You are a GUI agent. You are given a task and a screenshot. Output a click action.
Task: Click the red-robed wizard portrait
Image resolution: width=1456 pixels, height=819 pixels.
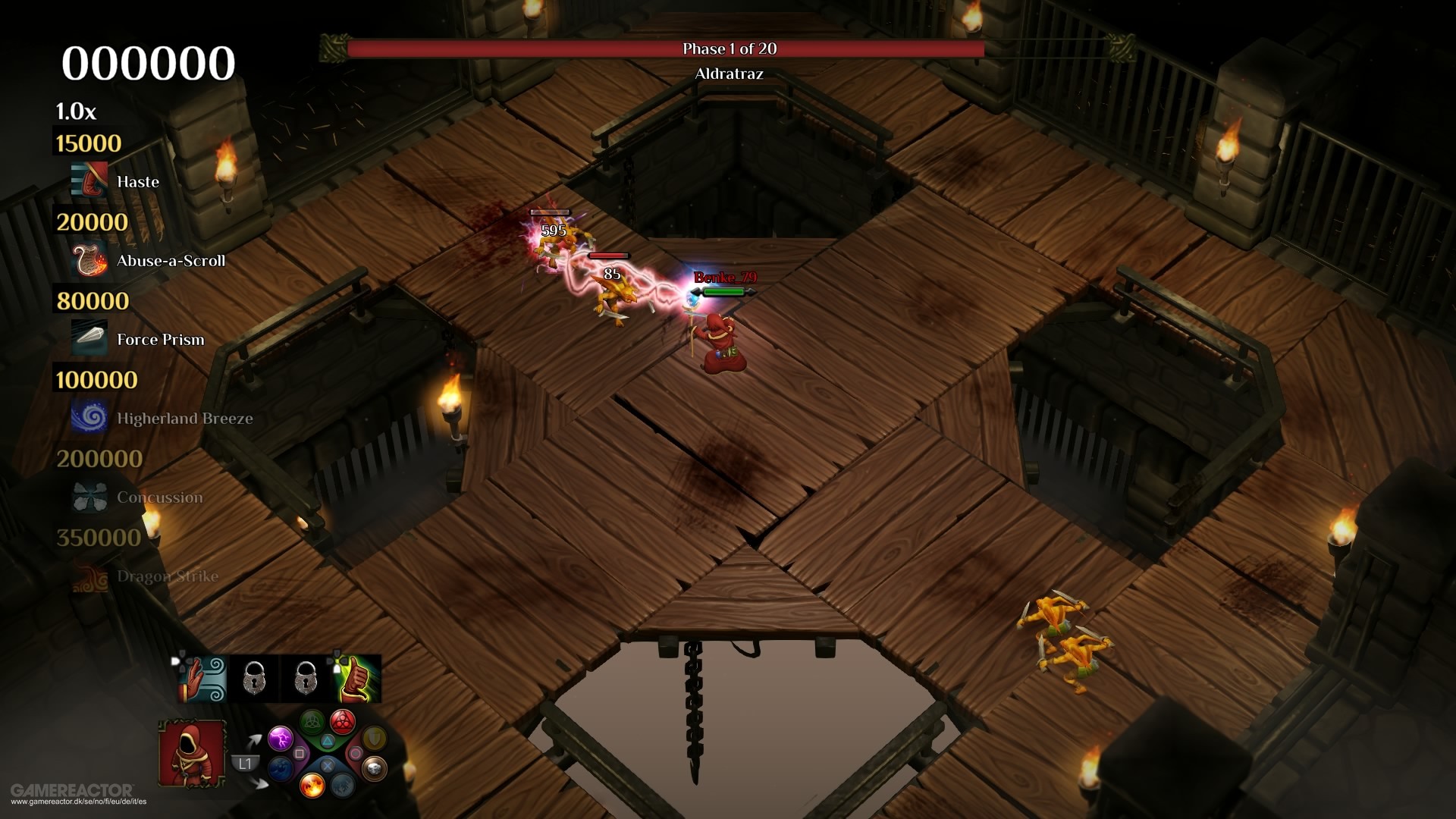191,752
